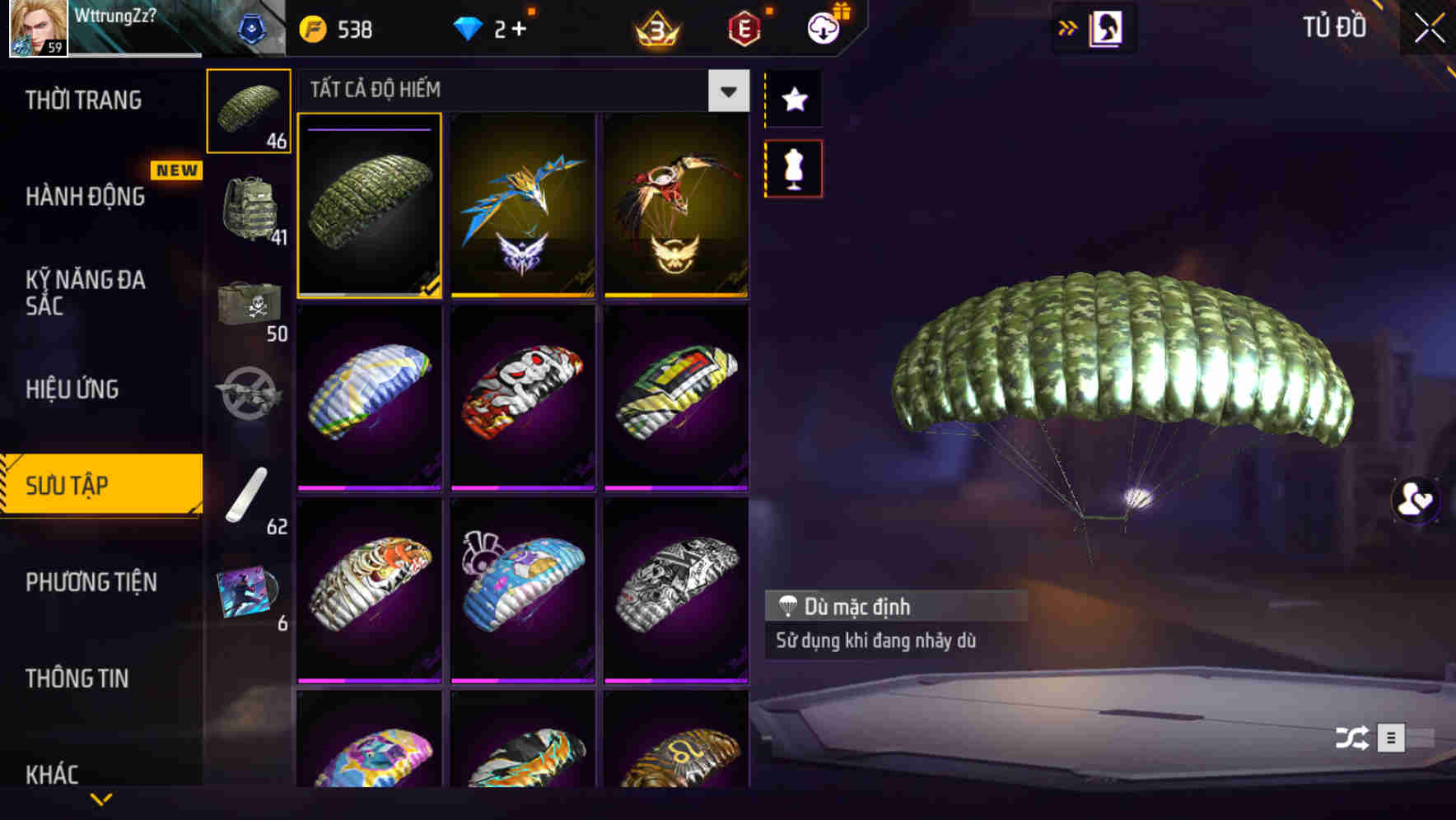Toggle the mannequin display mode
This screenshot has height=820, width=1456.
[794, 167]
